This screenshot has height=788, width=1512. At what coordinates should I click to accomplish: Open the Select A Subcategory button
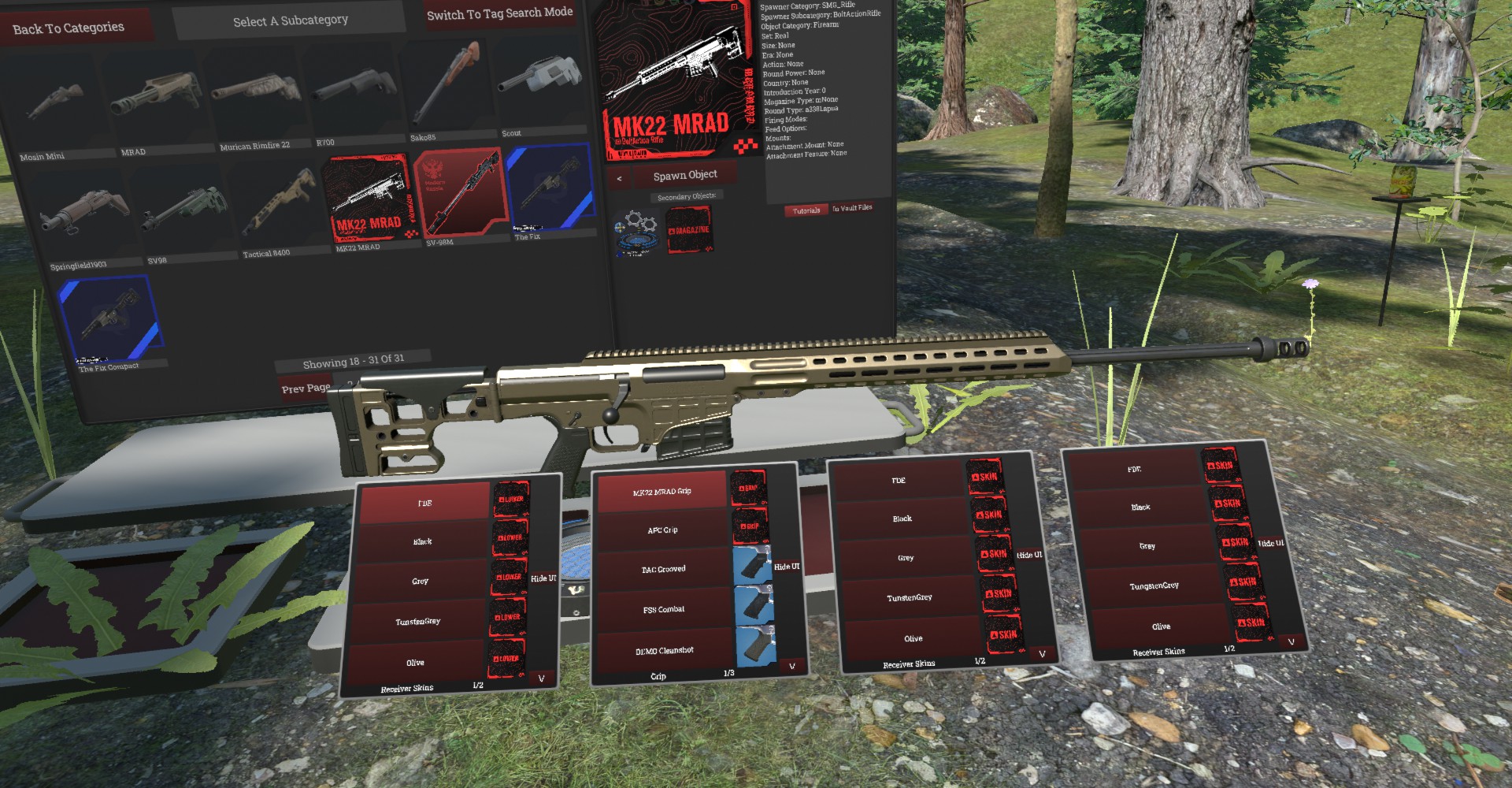(290, 21)
